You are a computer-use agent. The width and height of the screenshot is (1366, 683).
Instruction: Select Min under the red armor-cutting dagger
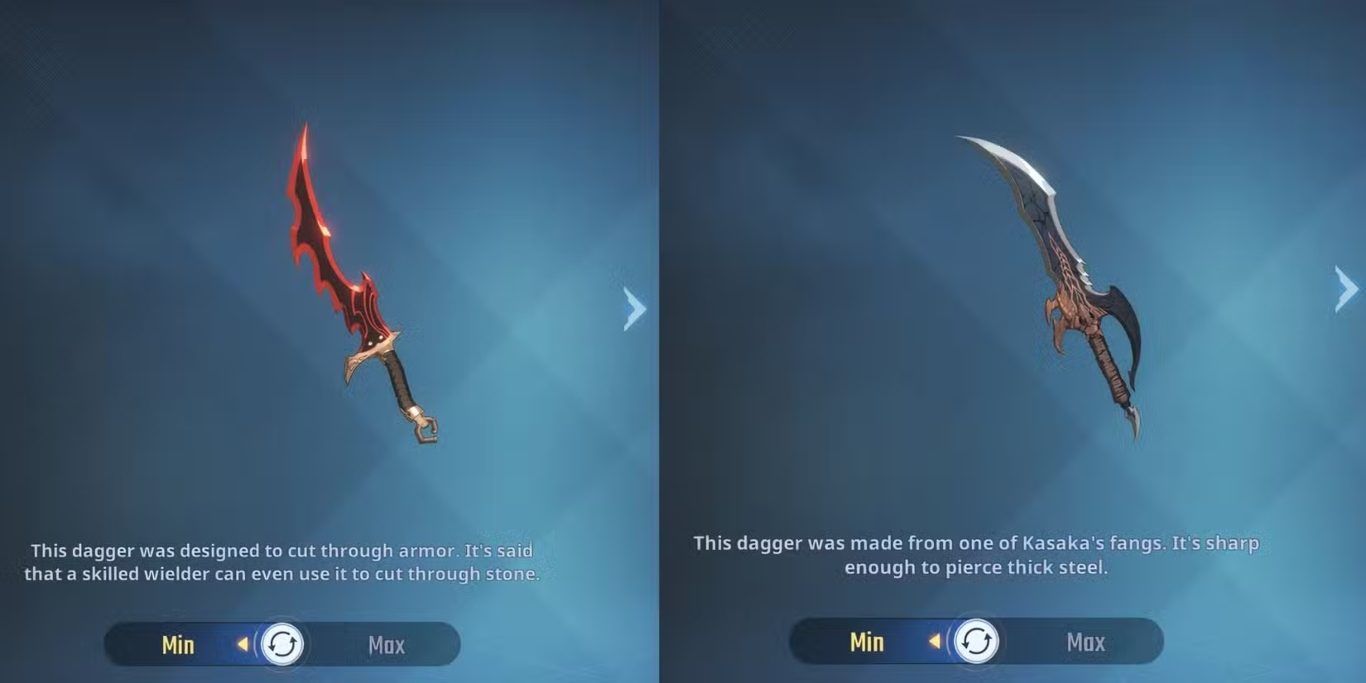coord(178,645)
